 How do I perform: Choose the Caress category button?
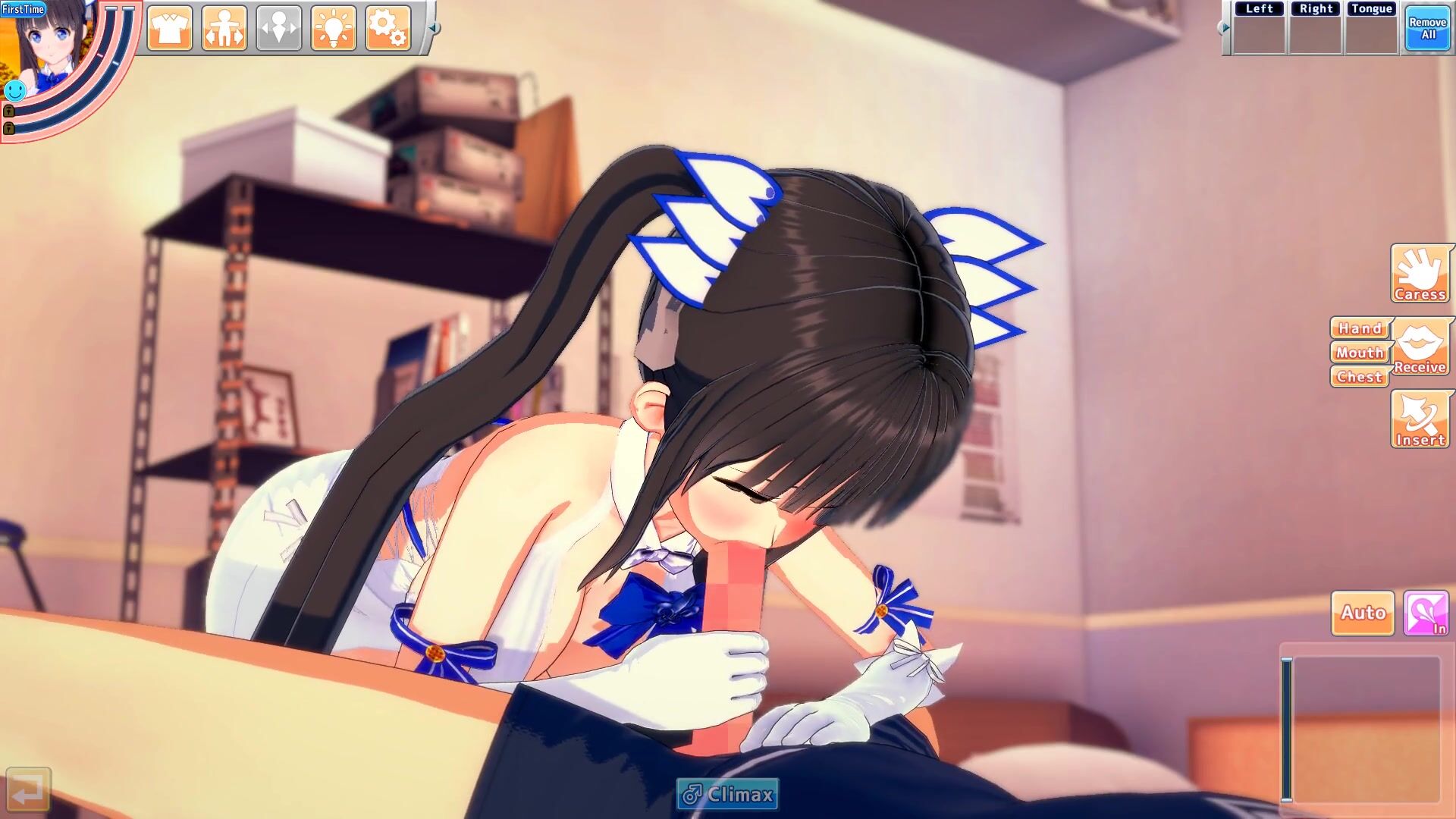pos(1420,275)
